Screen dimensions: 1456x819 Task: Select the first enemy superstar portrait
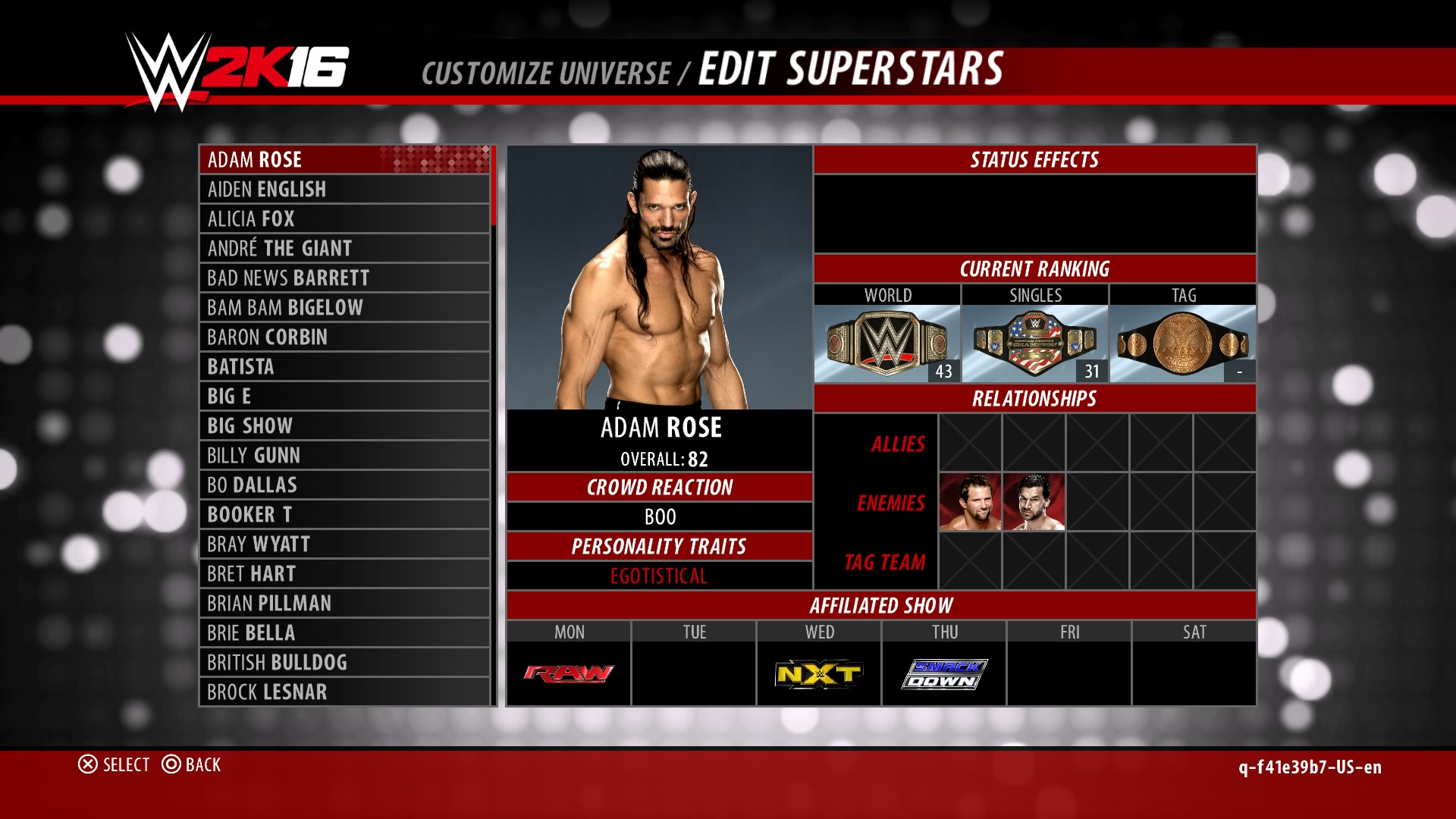pos(971,502)
